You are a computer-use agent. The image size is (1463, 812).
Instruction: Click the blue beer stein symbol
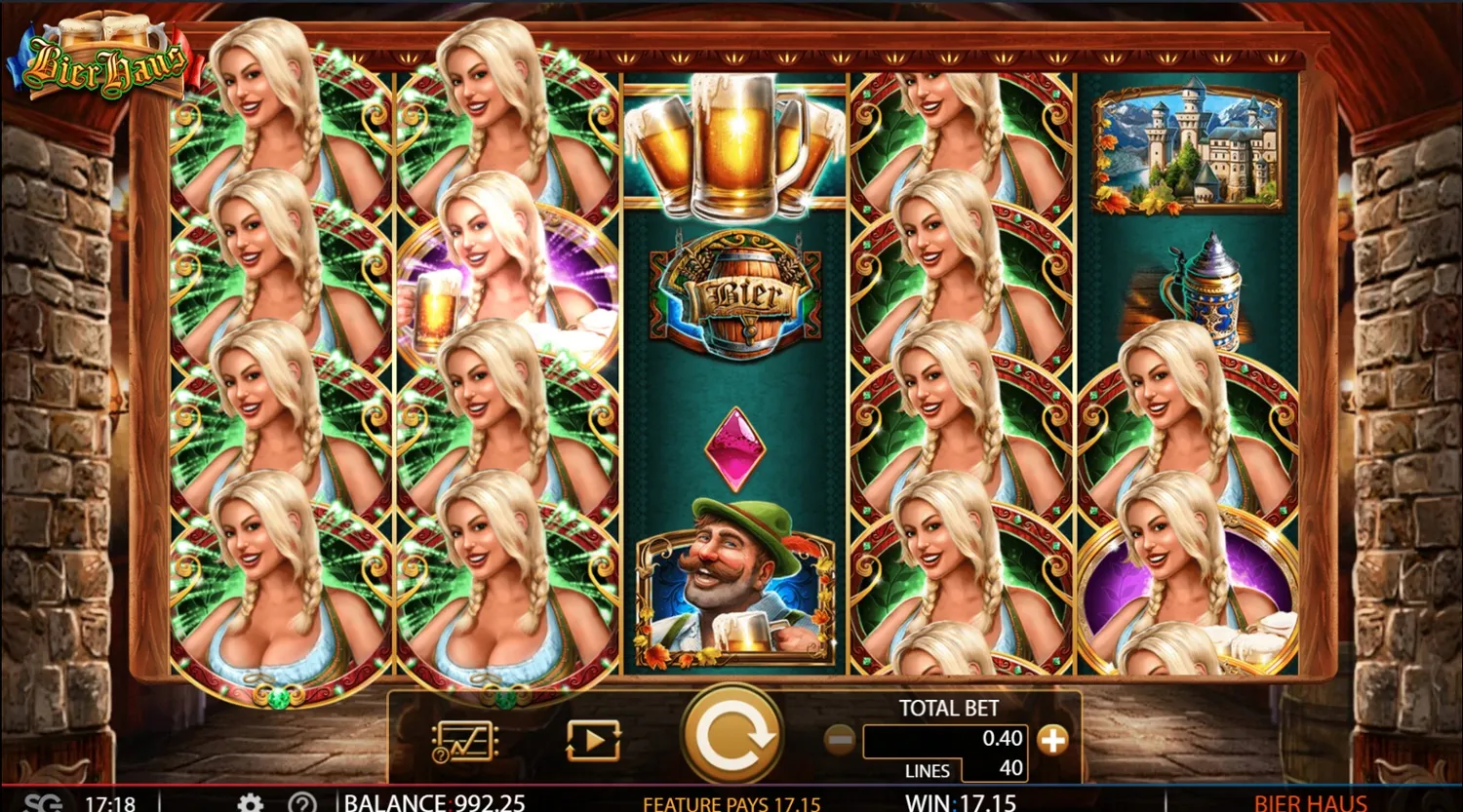[x=1205, y=292]
